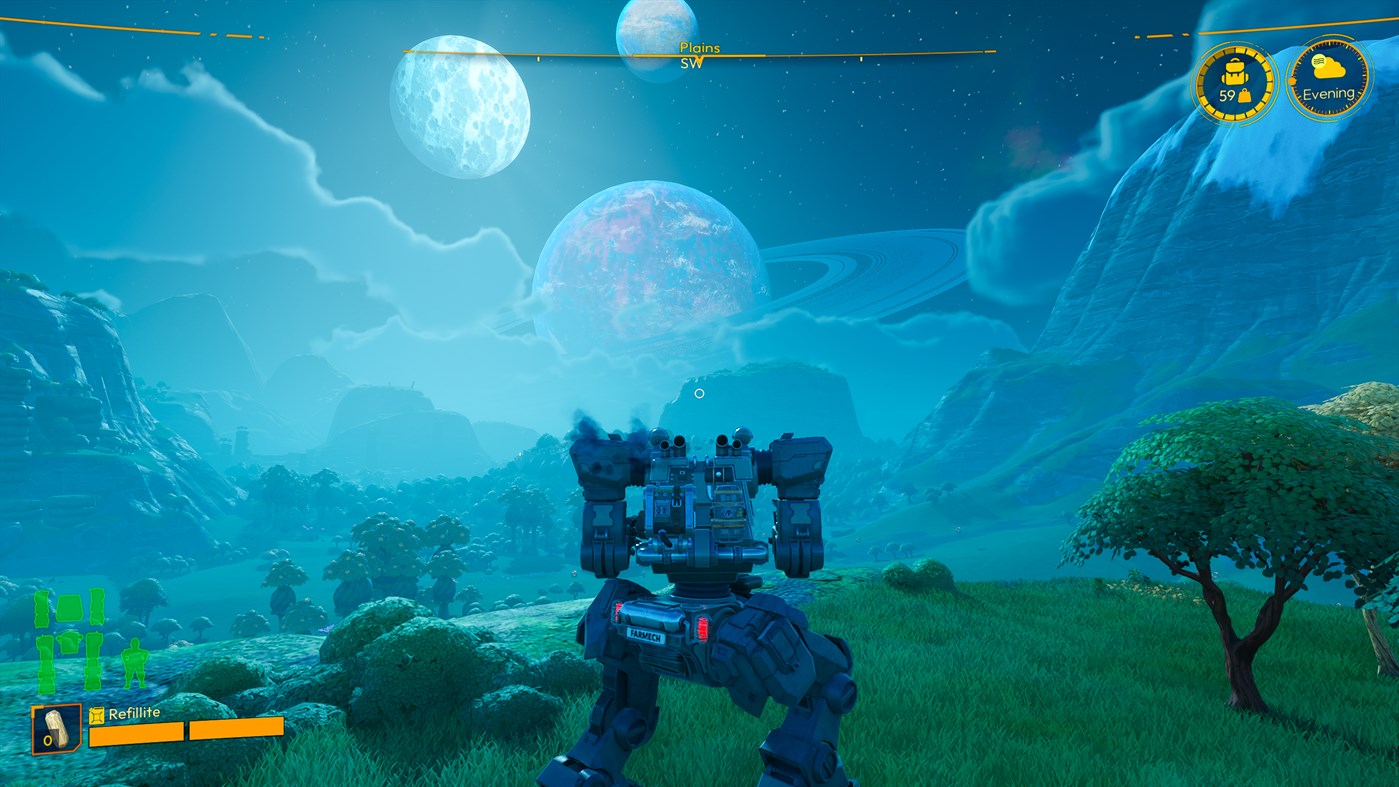This screenshot has height=787, width=1399.
Task: Select the cloud weather icon on the clock
Action: 1328,68
